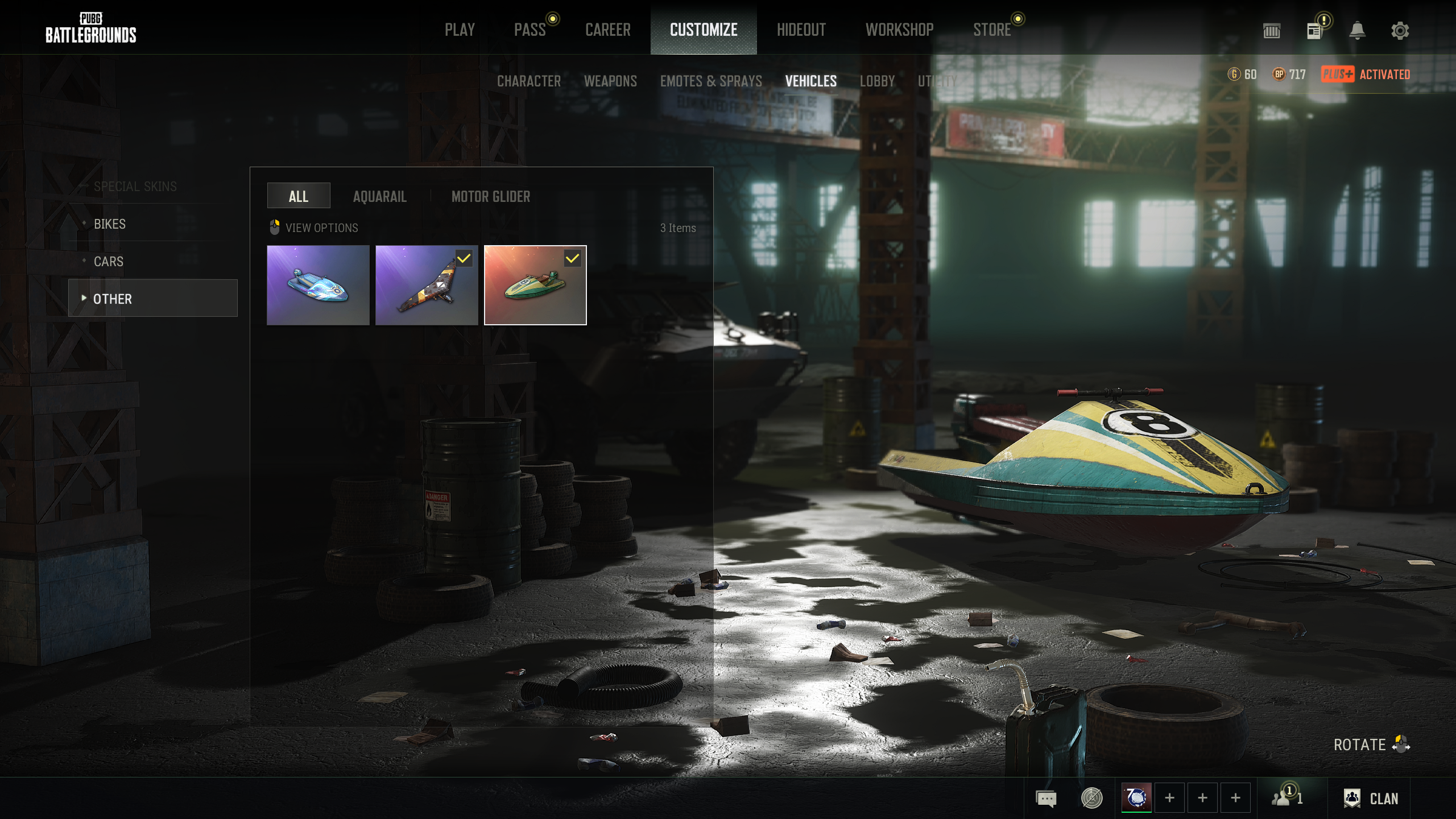Select the blue Aquarail skin thumbnail
Image resolution: width=1456 pixels, height=819 pixels.
pos(318,285)
